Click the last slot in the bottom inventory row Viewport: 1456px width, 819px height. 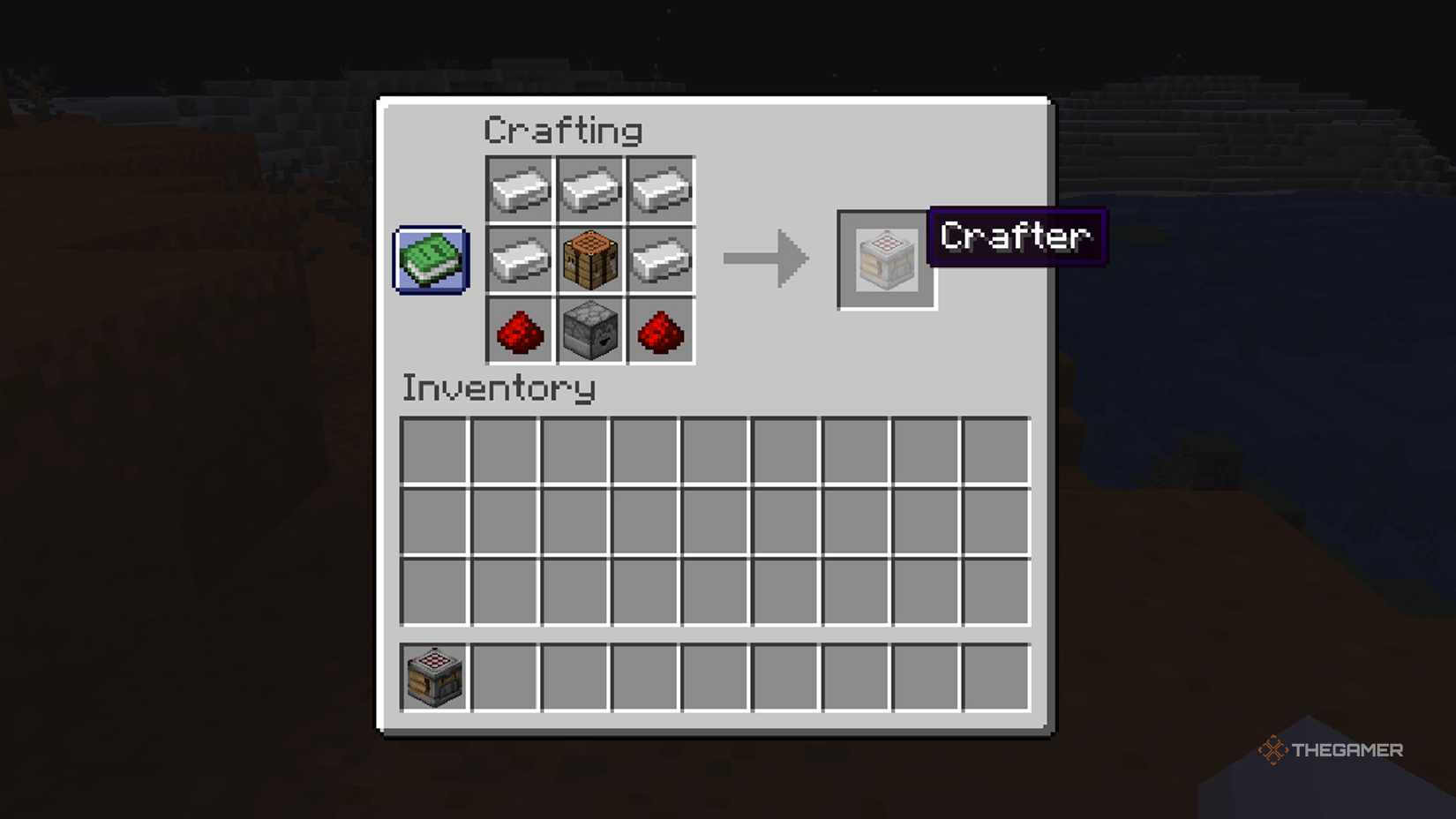[x=994, y=591]
